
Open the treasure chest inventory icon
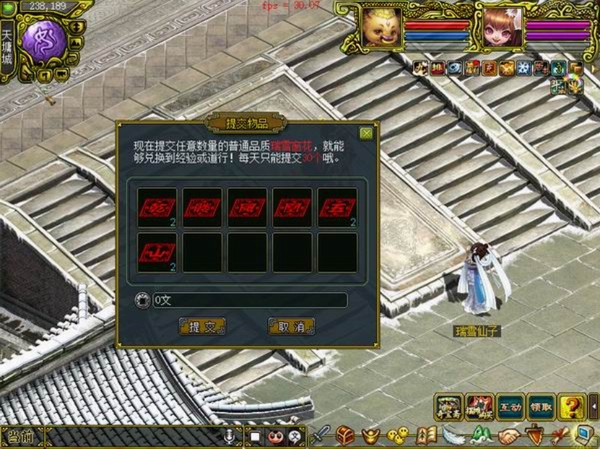pyautogui.click(x=345, y=436)
